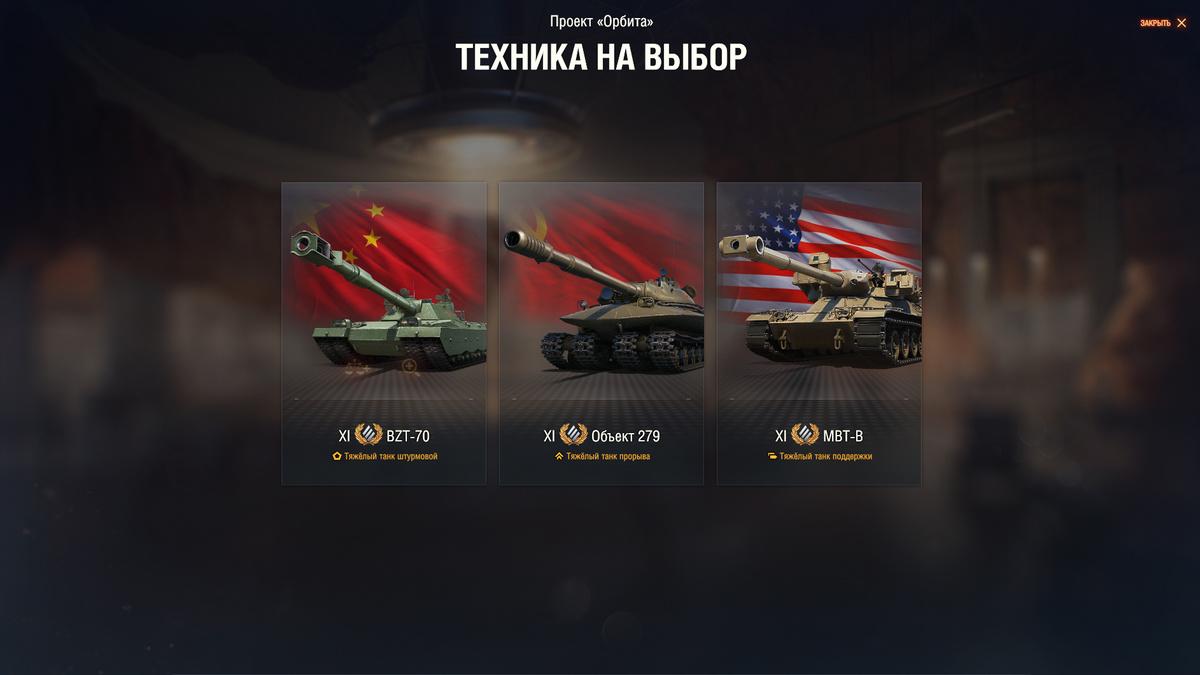Choose the Объект 279 tank card

click(x=601, y=333)
